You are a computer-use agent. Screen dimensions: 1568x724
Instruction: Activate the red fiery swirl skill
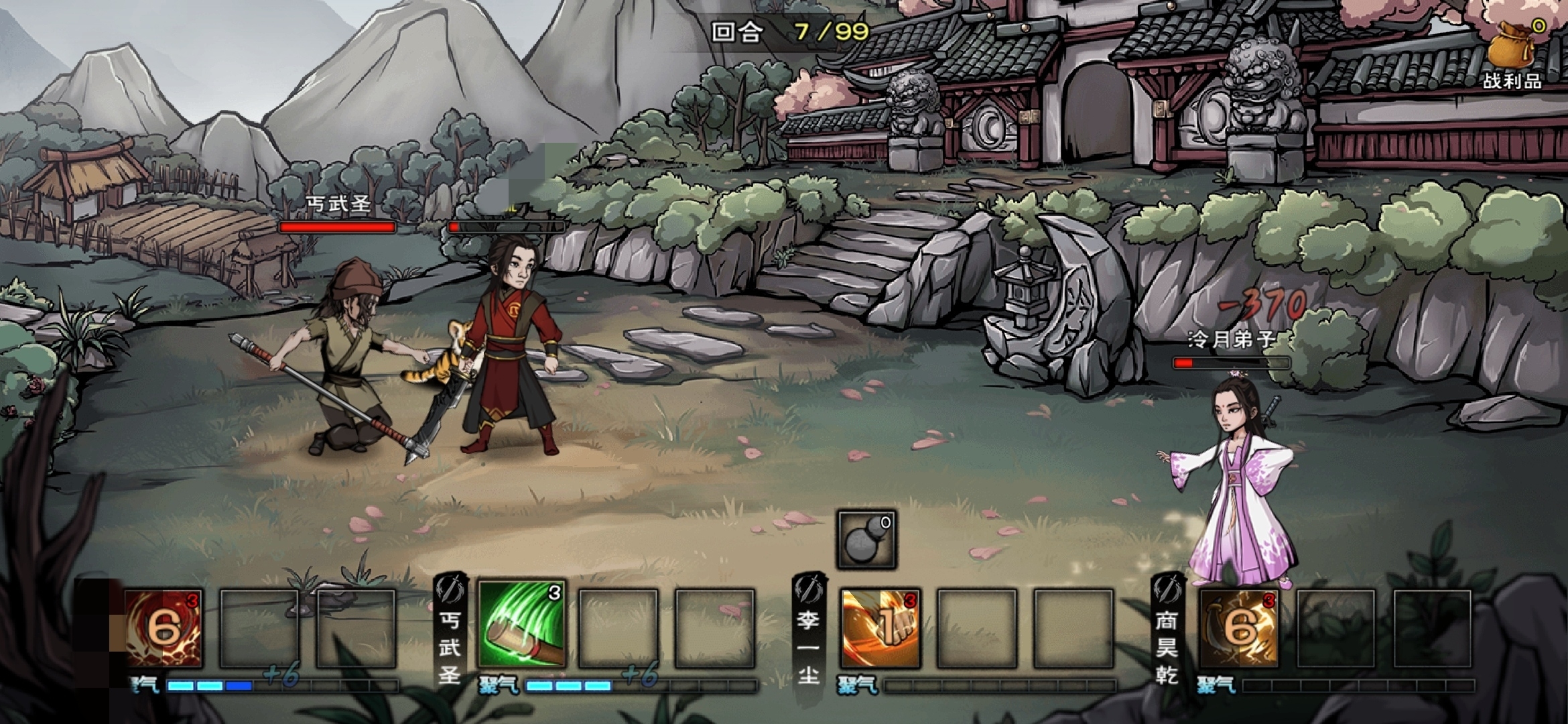tap(164, 629)
